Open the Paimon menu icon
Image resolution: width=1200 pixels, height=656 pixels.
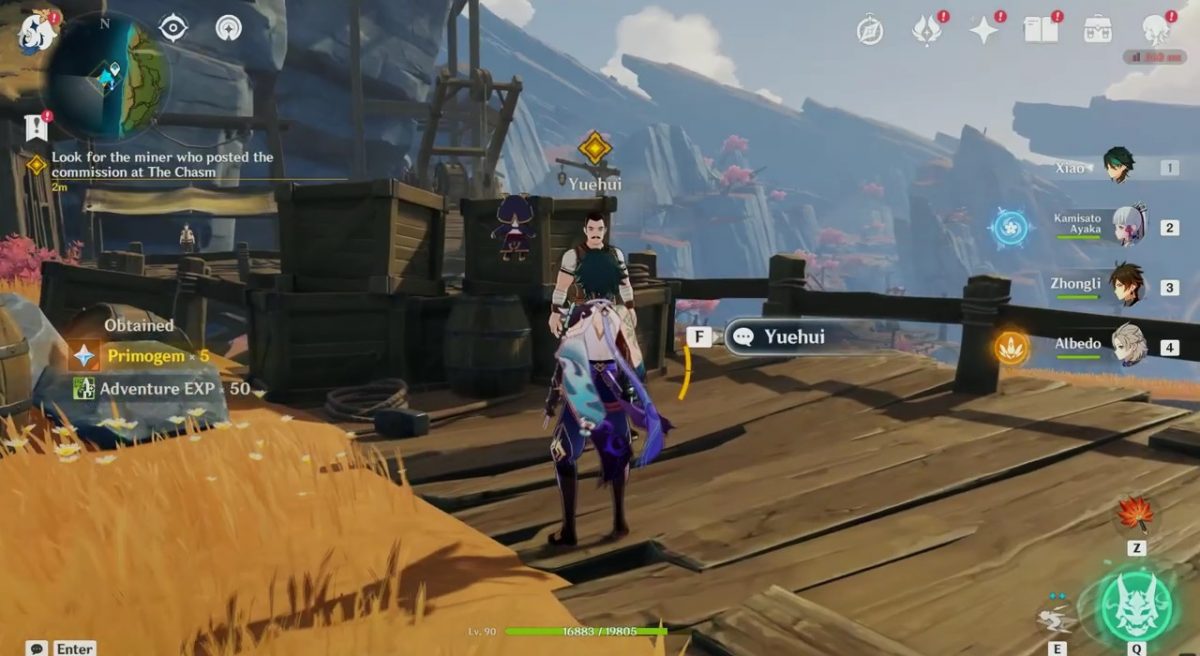(37, 32)
